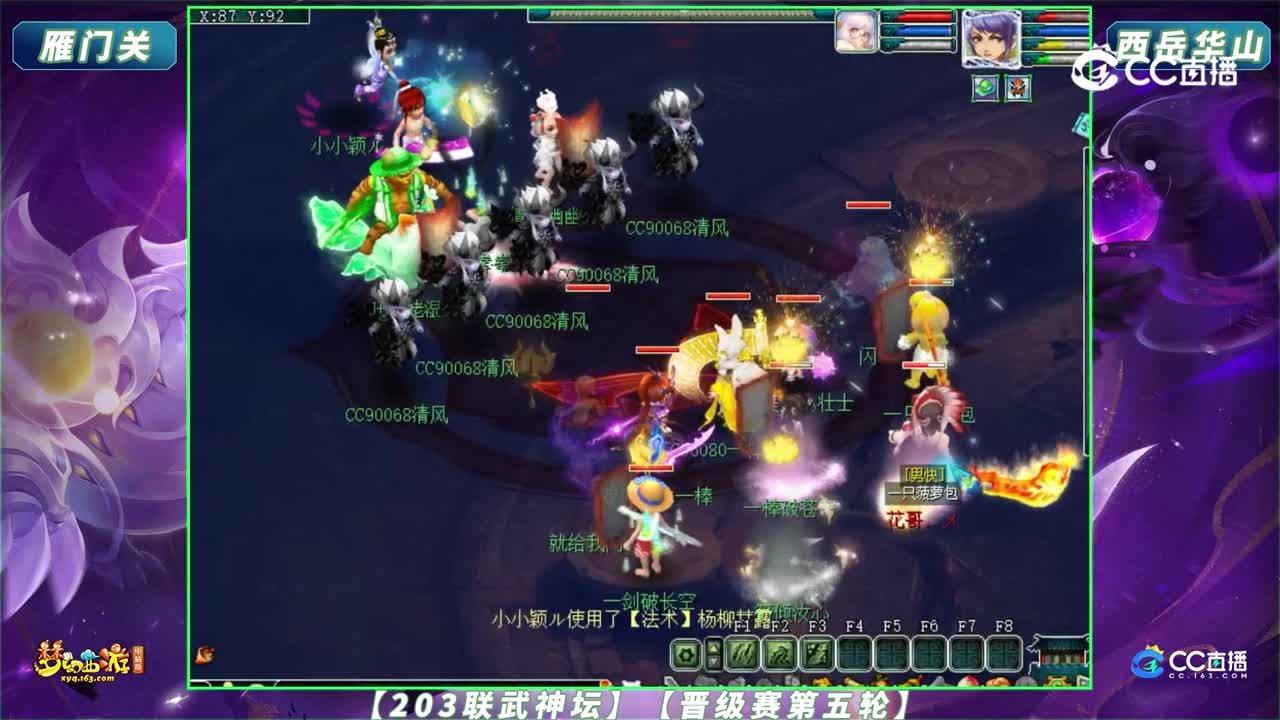
Task: Select the purple-haired character portrait
Action: 991,38
